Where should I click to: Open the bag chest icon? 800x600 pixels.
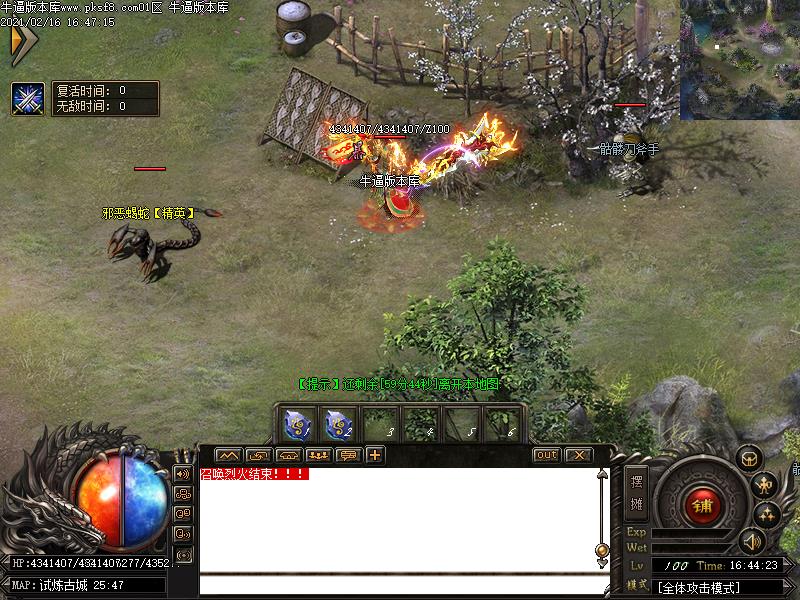[x=748, y=458]
